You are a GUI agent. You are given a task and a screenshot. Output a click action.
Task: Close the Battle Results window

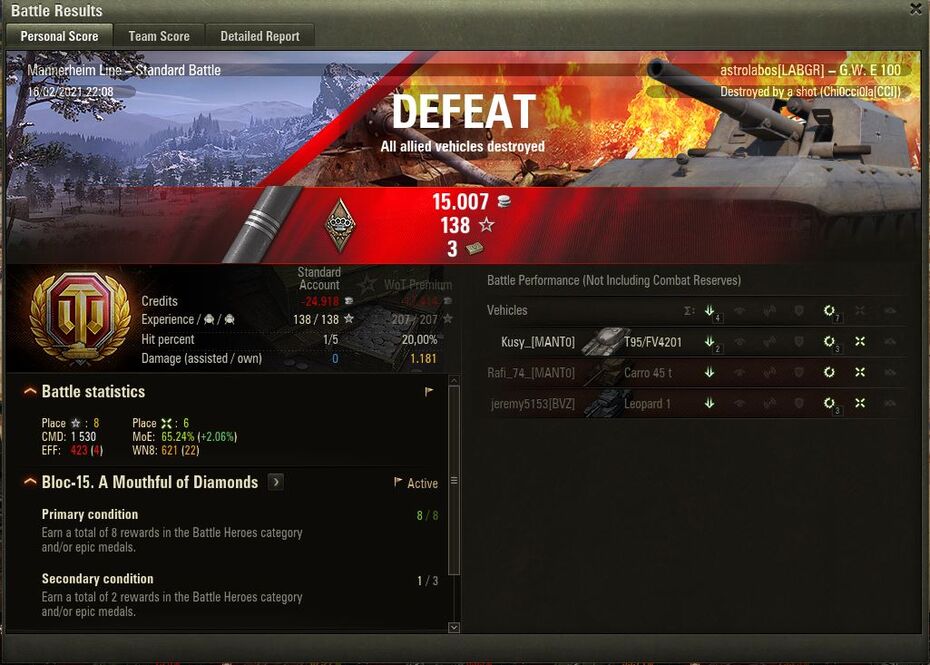click(x=915, y=9)
